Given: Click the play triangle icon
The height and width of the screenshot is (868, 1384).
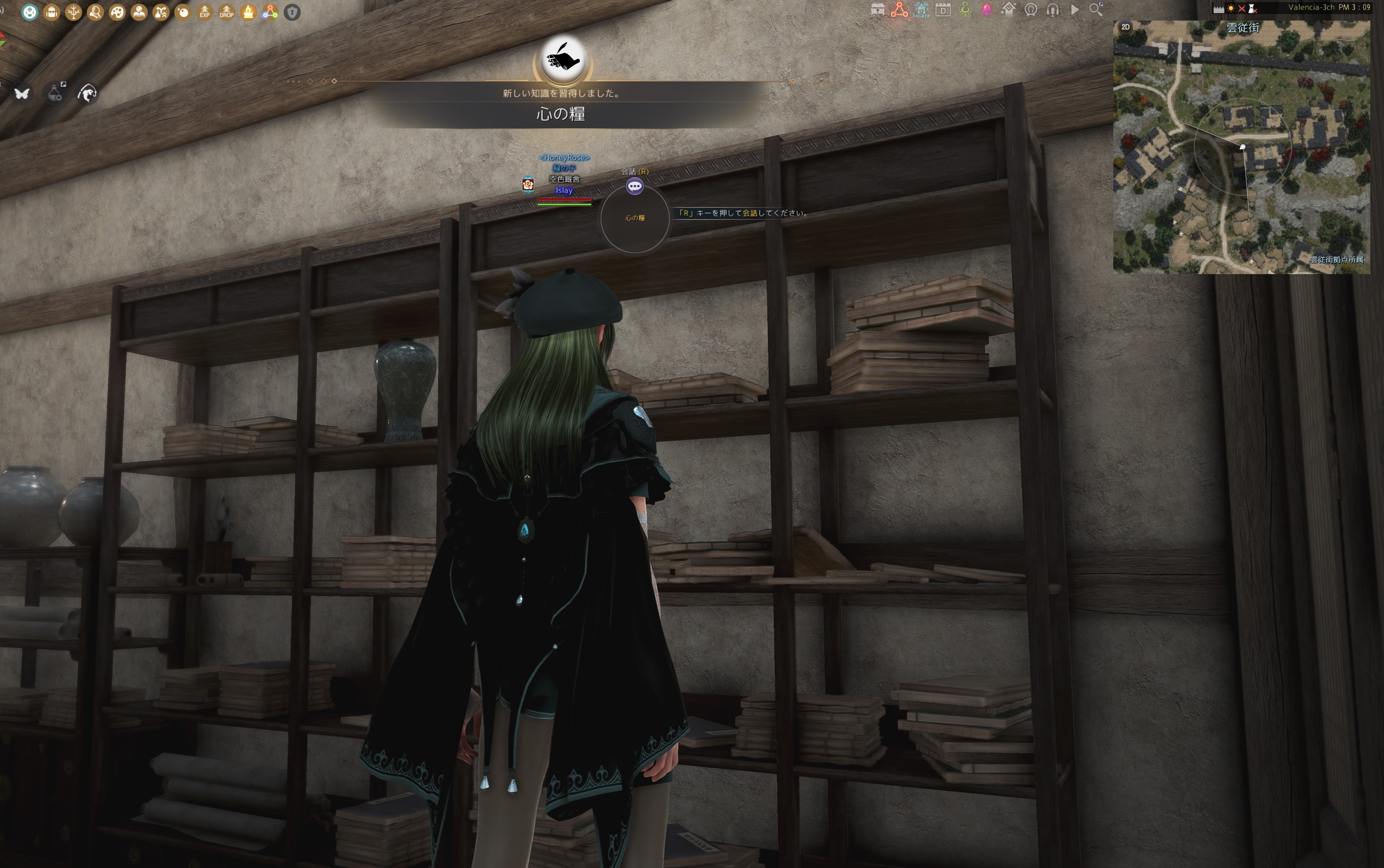Looking at the screenshot, I should point(1074,10).
